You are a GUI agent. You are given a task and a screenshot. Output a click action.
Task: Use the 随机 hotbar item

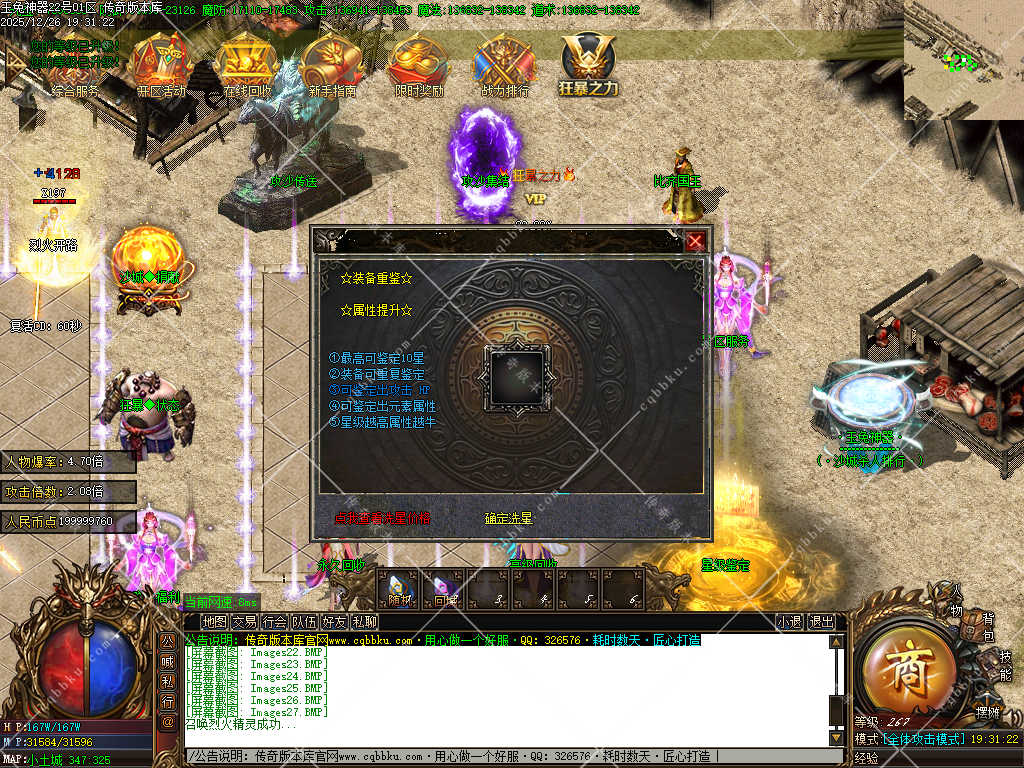click(400, 590)
